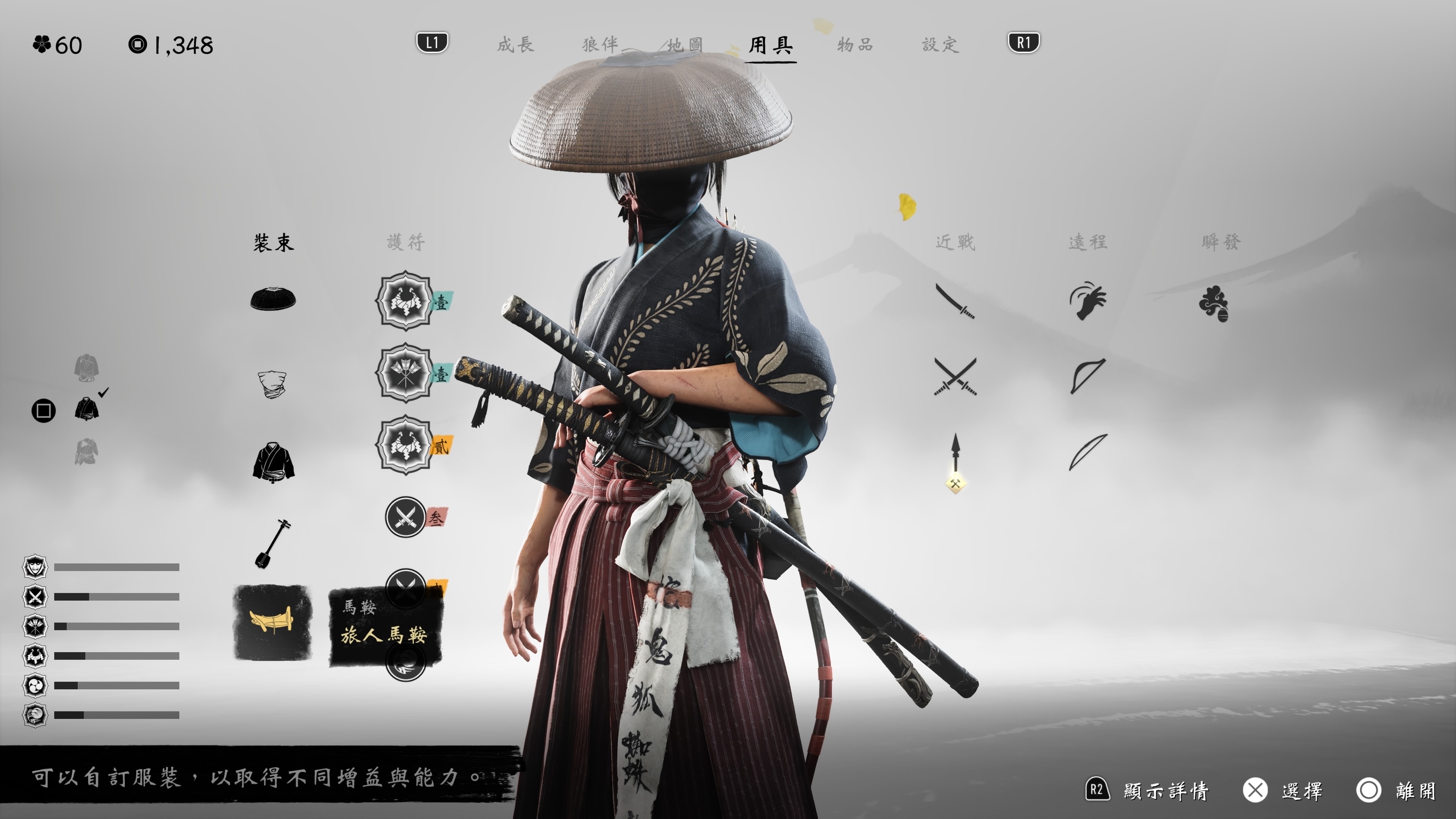Open the 狼伴 tab
Viewport: 1456px width, 819px height.
600,45
